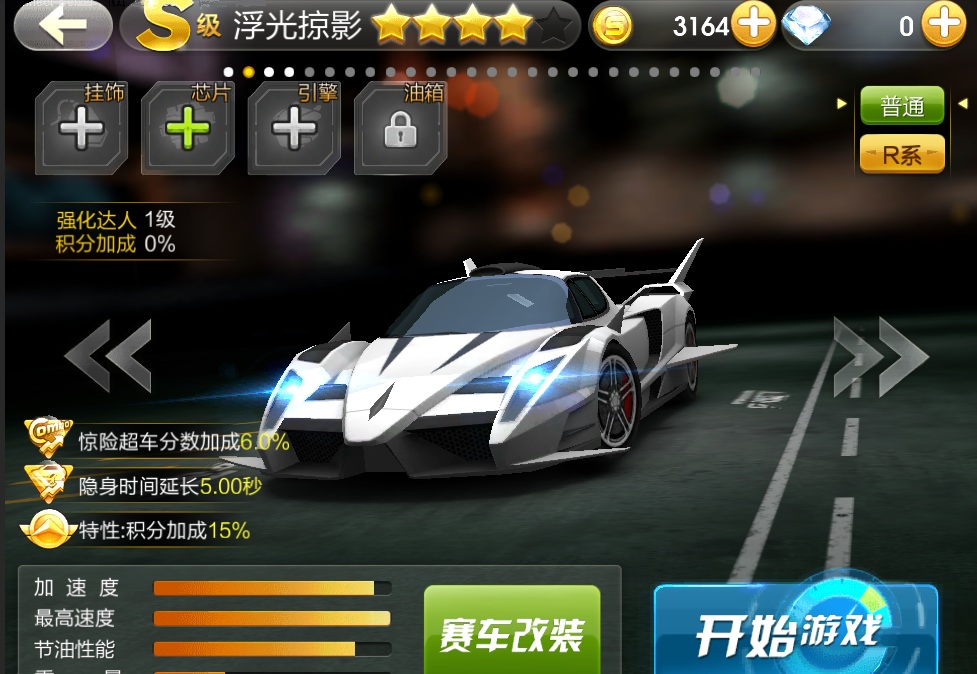Switch to the 普通 category
977x674 pixels.
(x=902, y=106)
